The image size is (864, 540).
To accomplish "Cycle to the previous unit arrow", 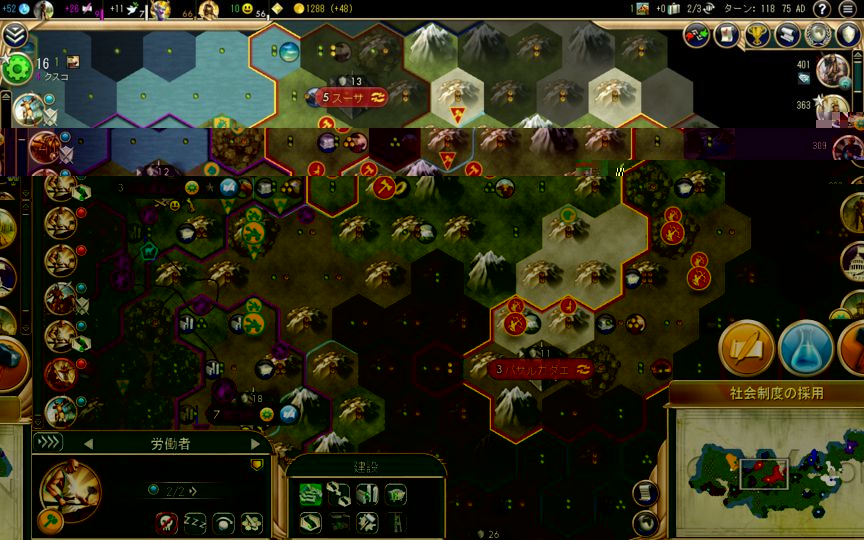I will point(88,443).
